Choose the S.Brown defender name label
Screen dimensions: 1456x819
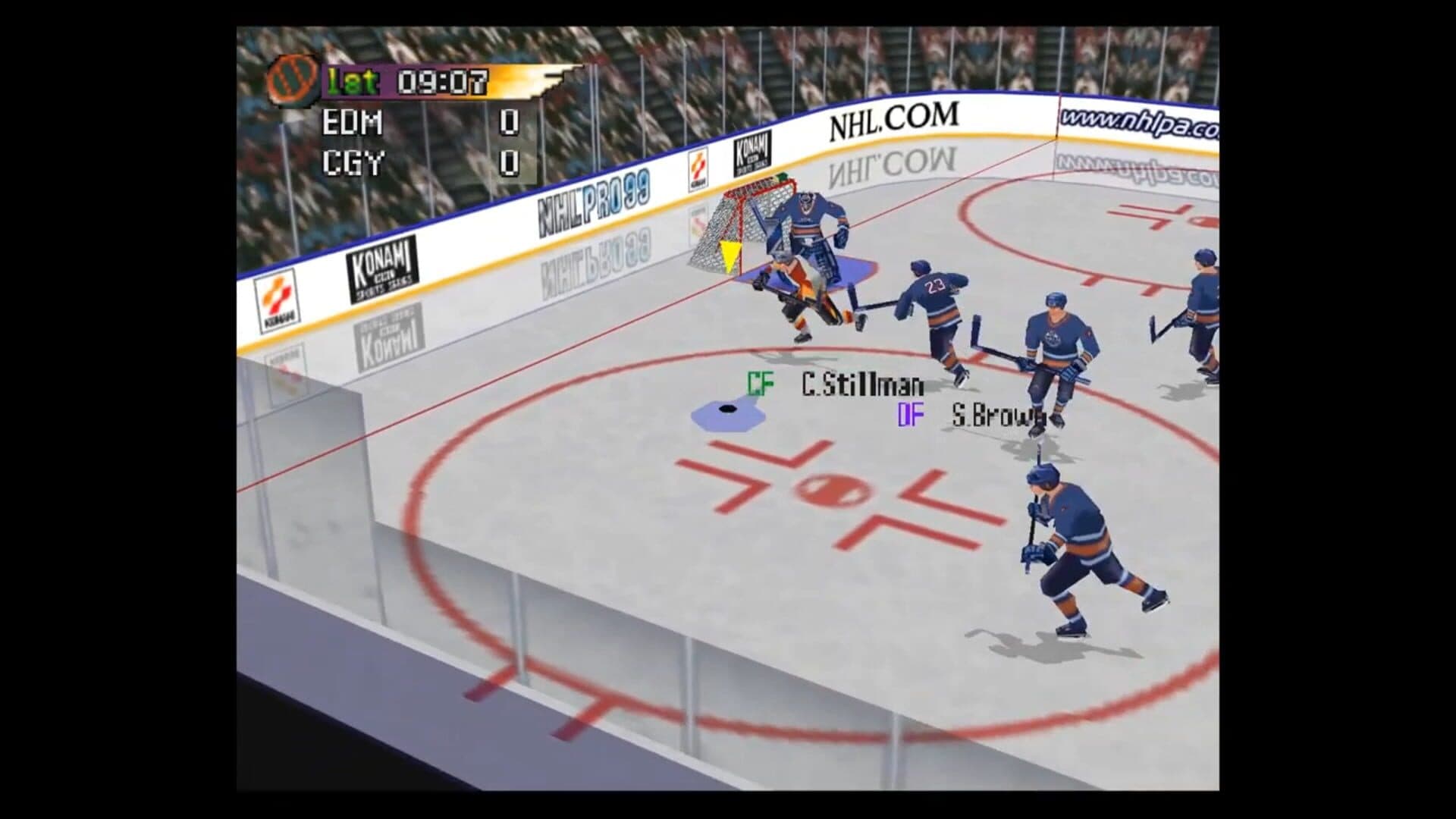click(996, 416)
